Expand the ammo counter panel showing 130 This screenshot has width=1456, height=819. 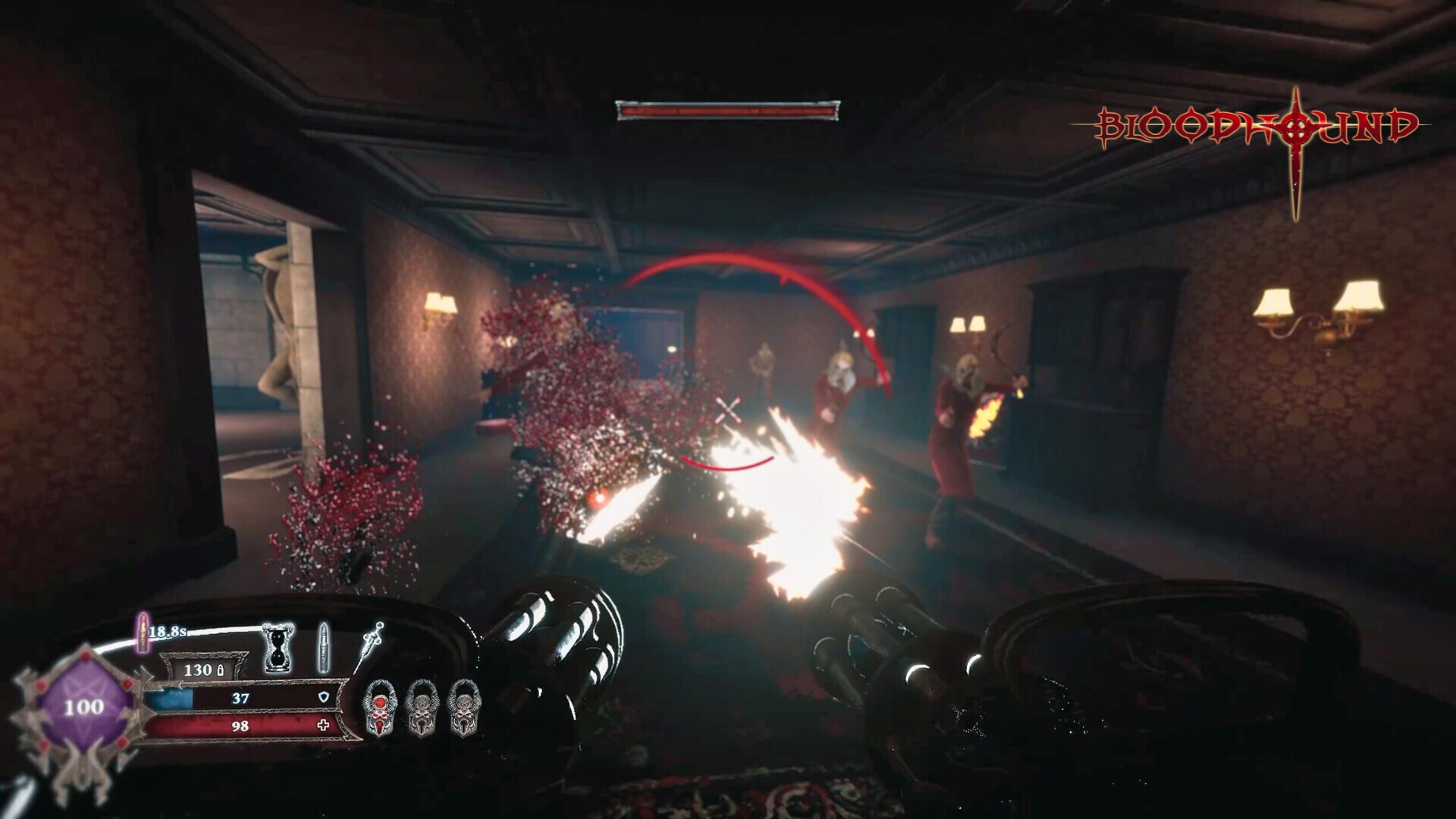(x=199, y=670)
